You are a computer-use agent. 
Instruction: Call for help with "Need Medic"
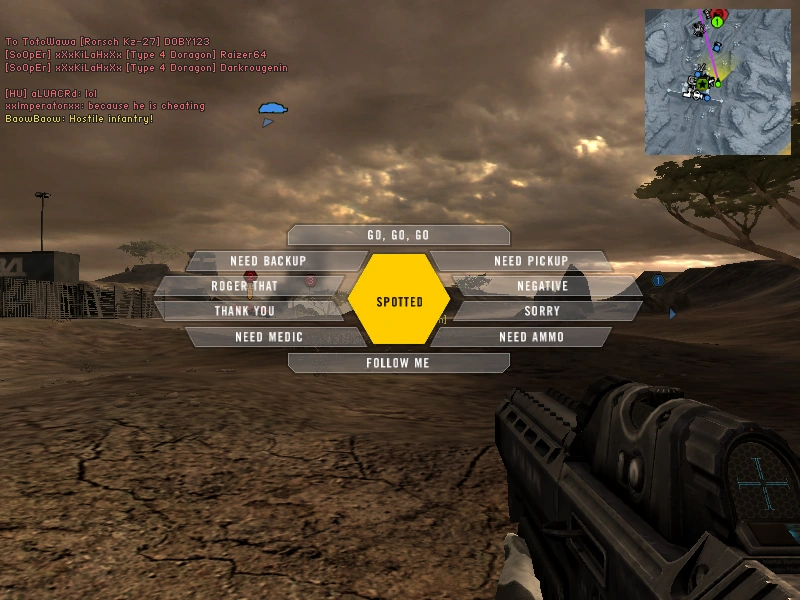click(x=268, y=337)
